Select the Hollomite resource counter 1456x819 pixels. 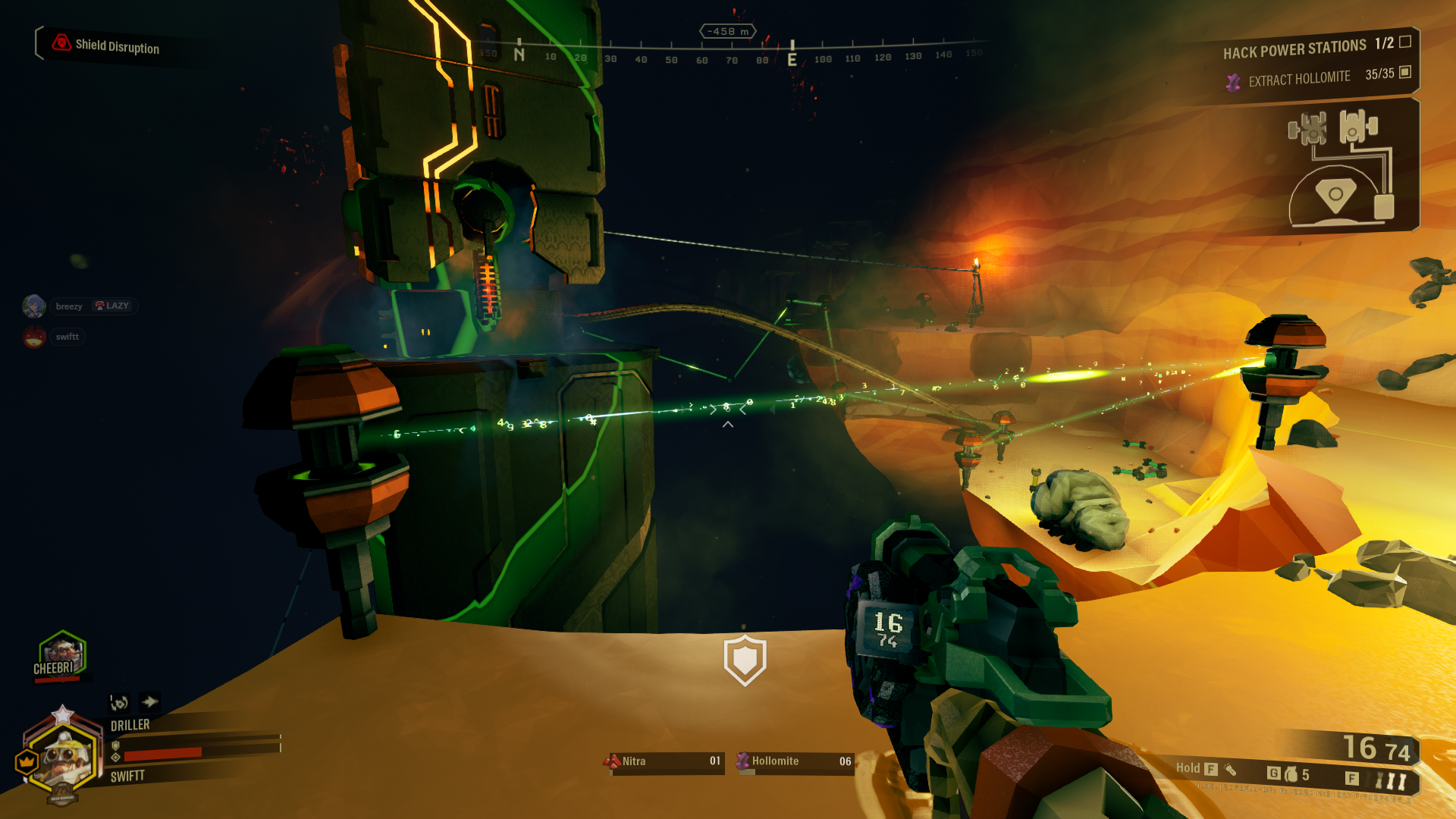795,761
